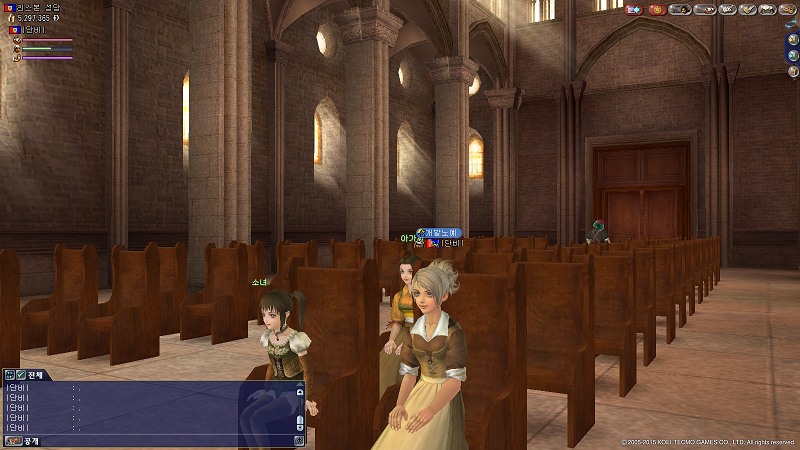Click the small icon left of chat checkmark

pyautogui.click(x=8, y=375)
